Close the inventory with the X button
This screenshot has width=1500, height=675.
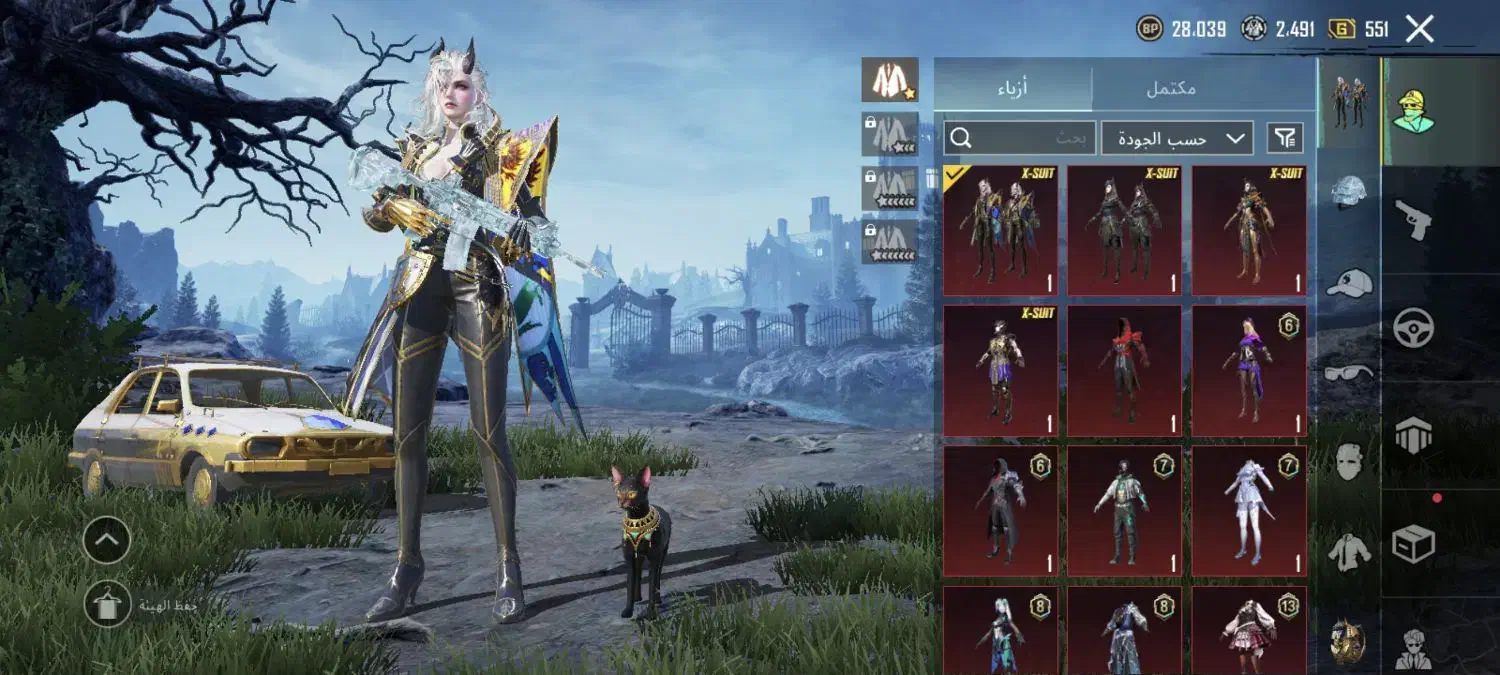[x=1420, y=29]
